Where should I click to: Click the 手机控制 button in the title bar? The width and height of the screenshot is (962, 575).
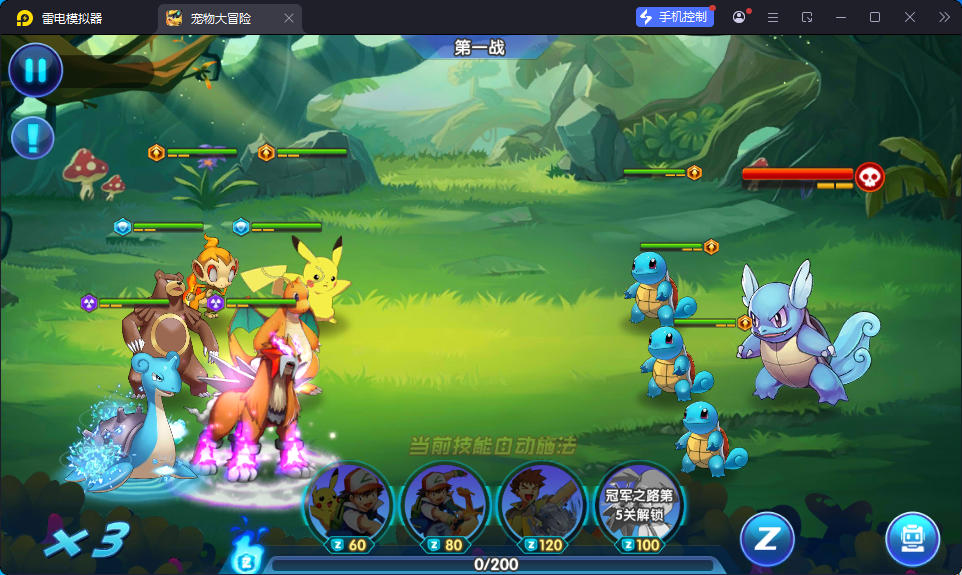coord(675,17)
